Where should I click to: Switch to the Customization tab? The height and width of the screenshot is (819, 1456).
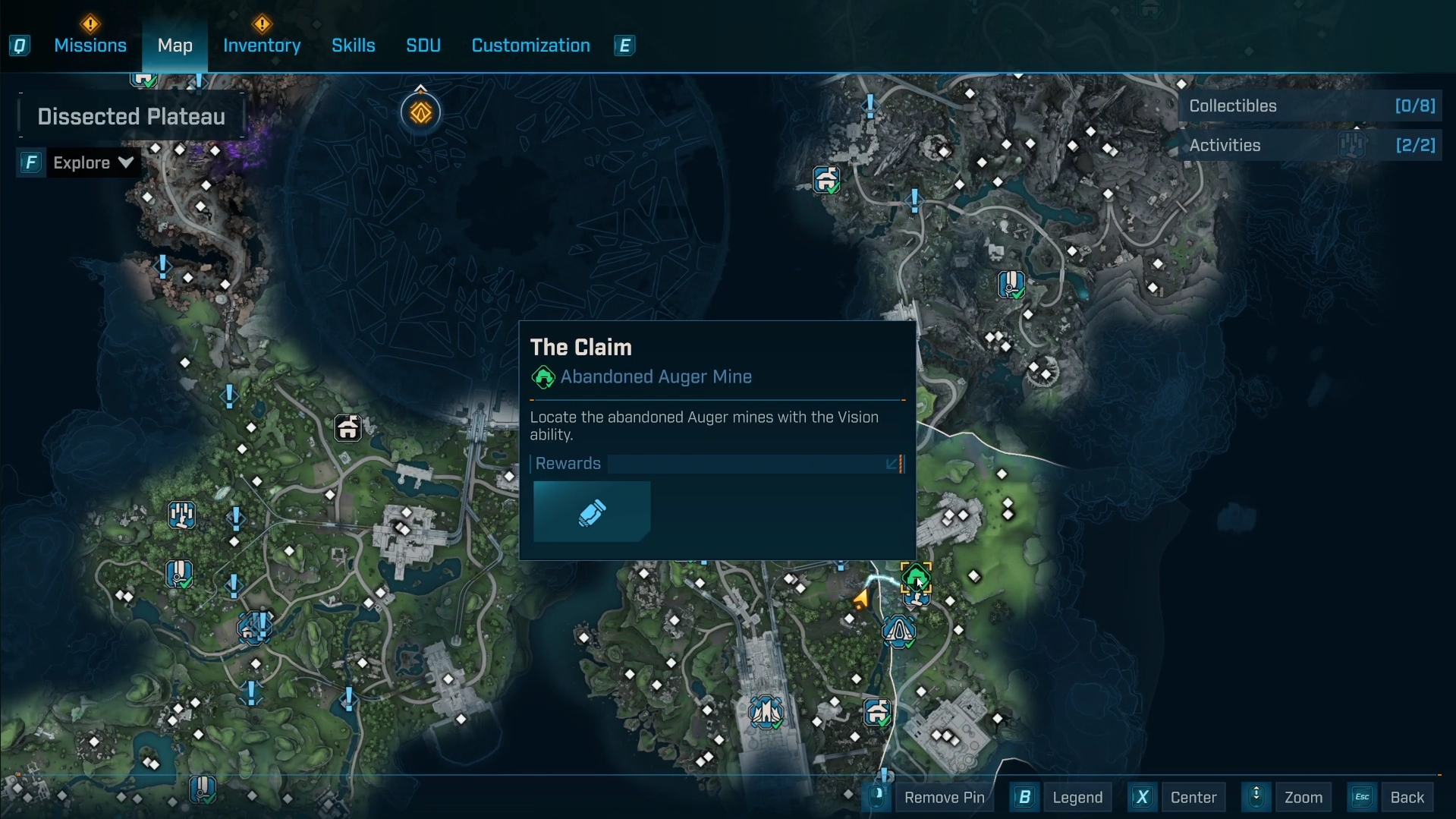coord(530,46)
